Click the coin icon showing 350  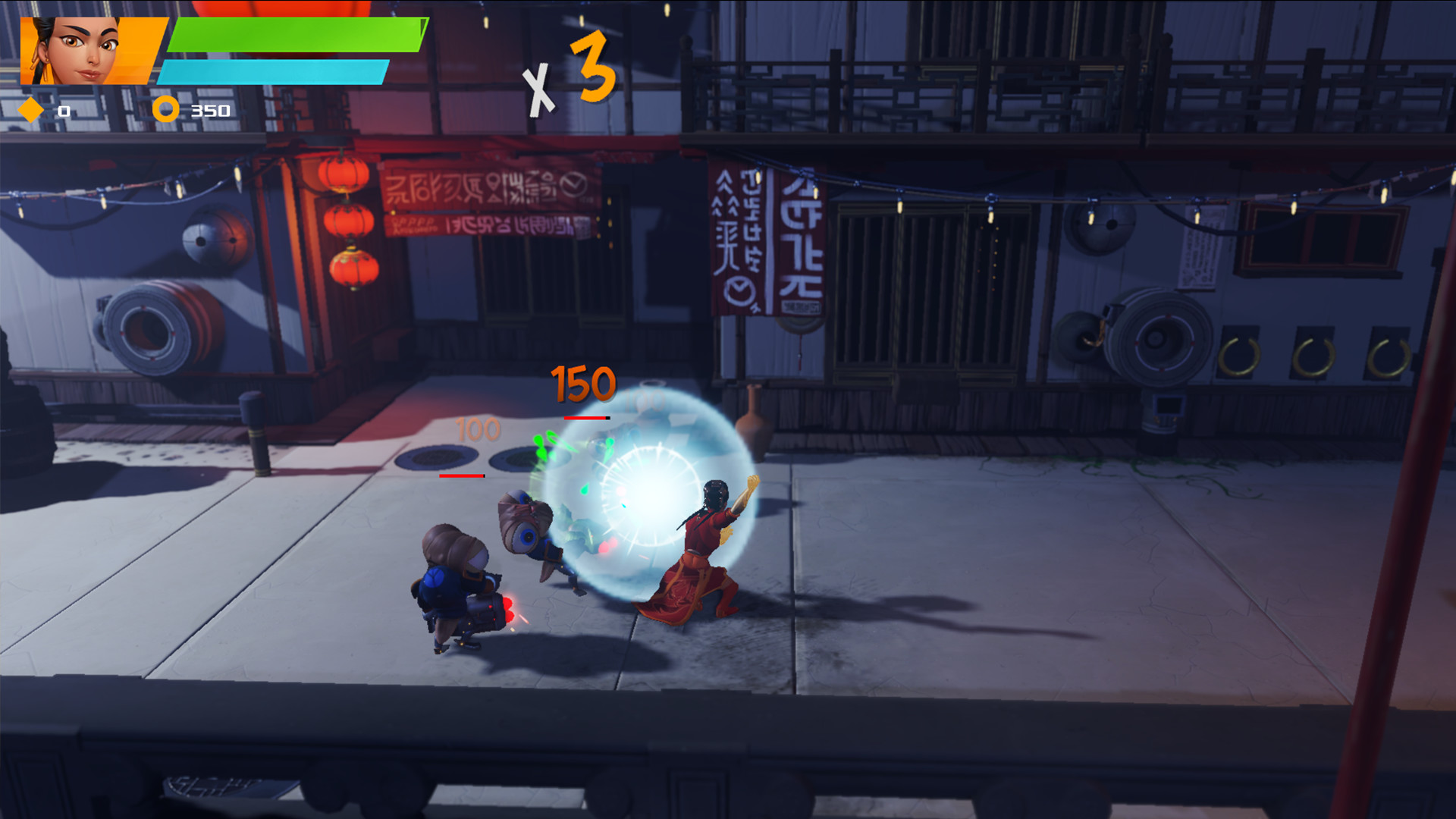(165, 109)
